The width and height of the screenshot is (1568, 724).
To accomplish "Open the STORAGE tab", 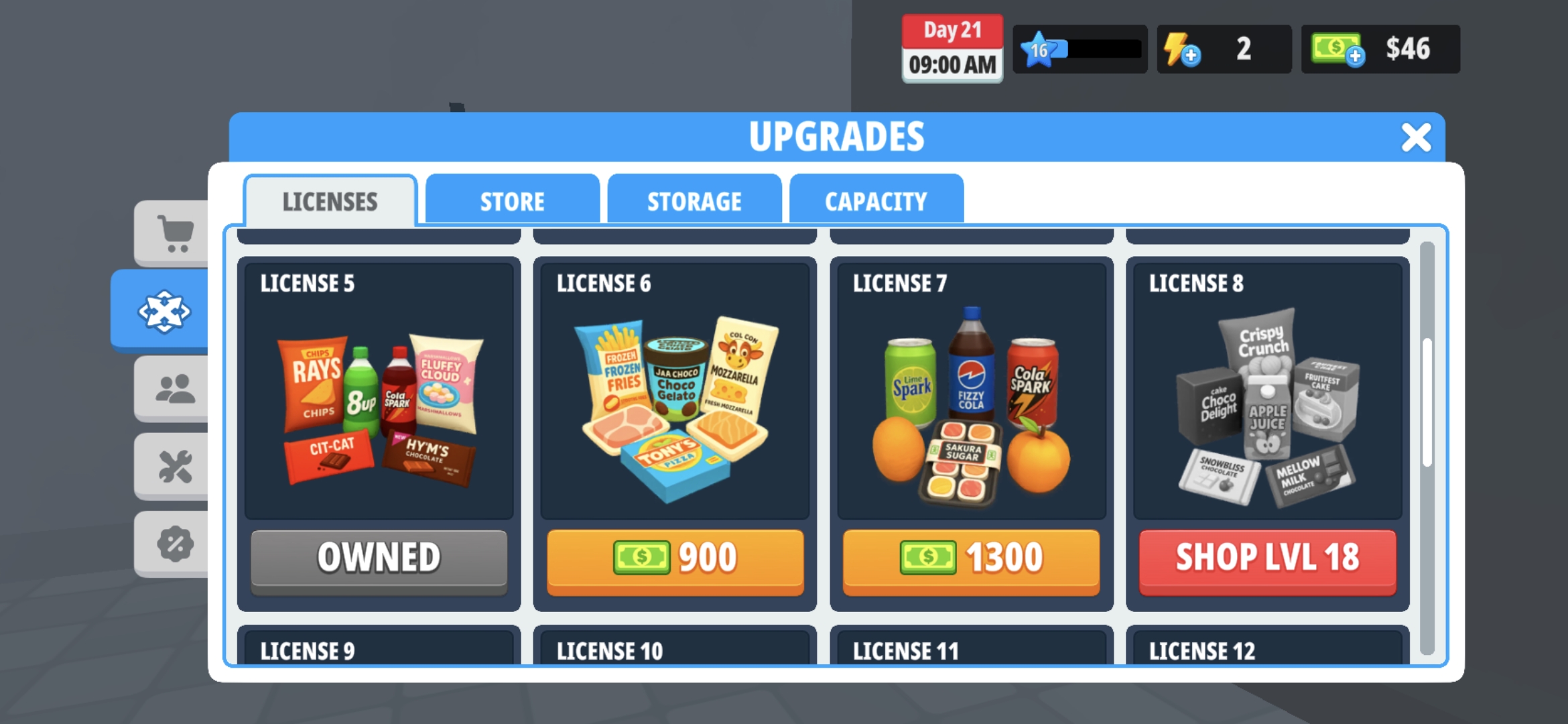I will tap(694, 200).
